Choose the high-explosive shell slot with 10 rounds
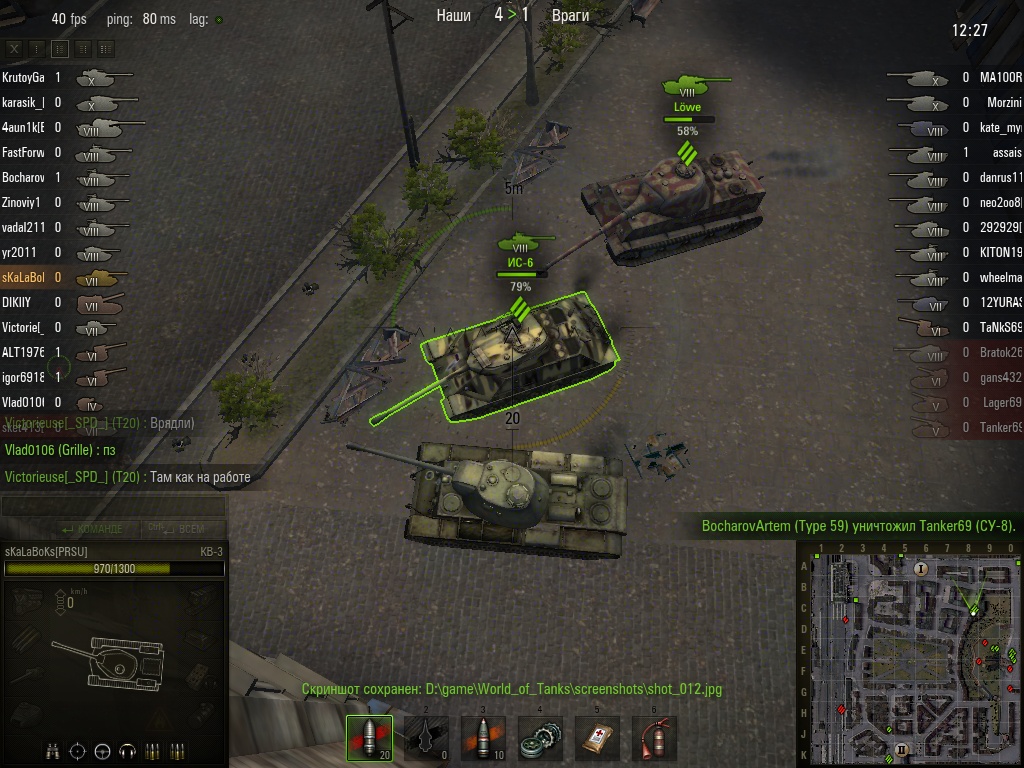Viewport: 1024px width, 768px height. (482, 738)
